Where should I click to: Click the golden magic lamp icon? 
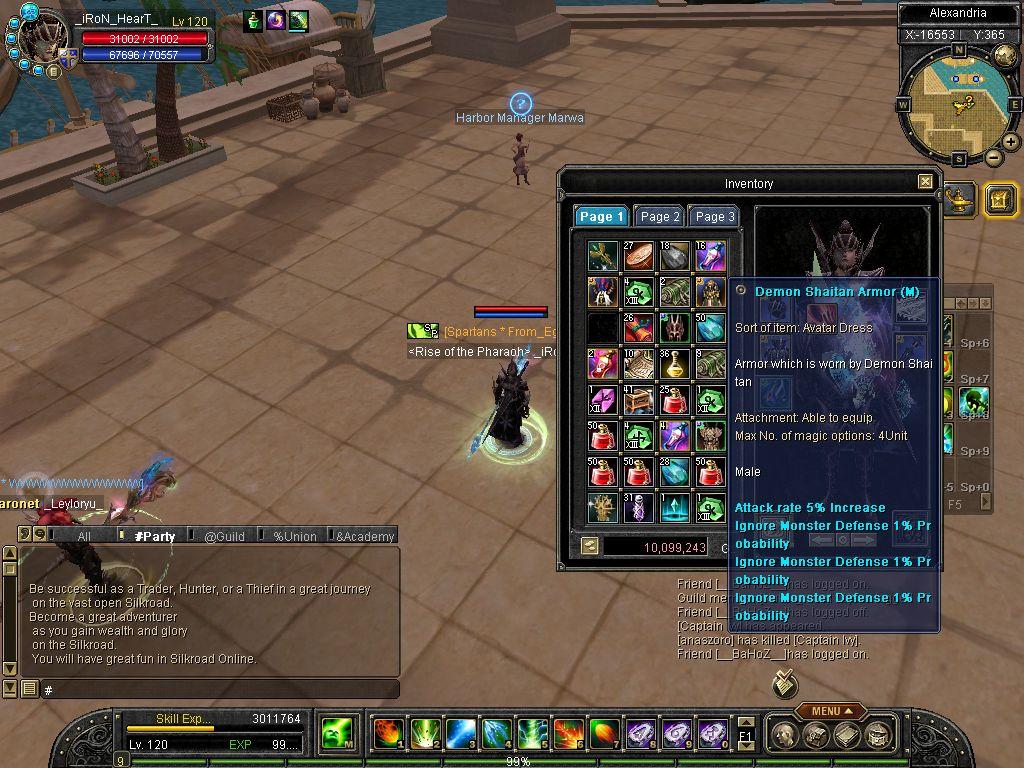(x=960, y=196)
